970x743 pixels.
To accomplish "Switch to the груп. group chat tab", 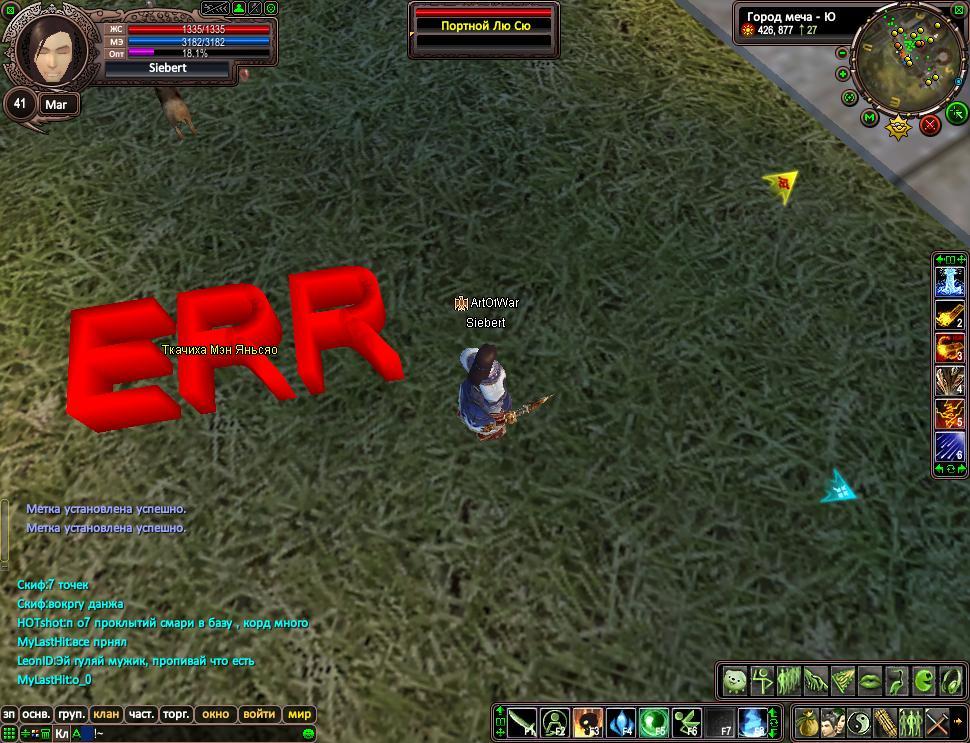I will 71,714.
